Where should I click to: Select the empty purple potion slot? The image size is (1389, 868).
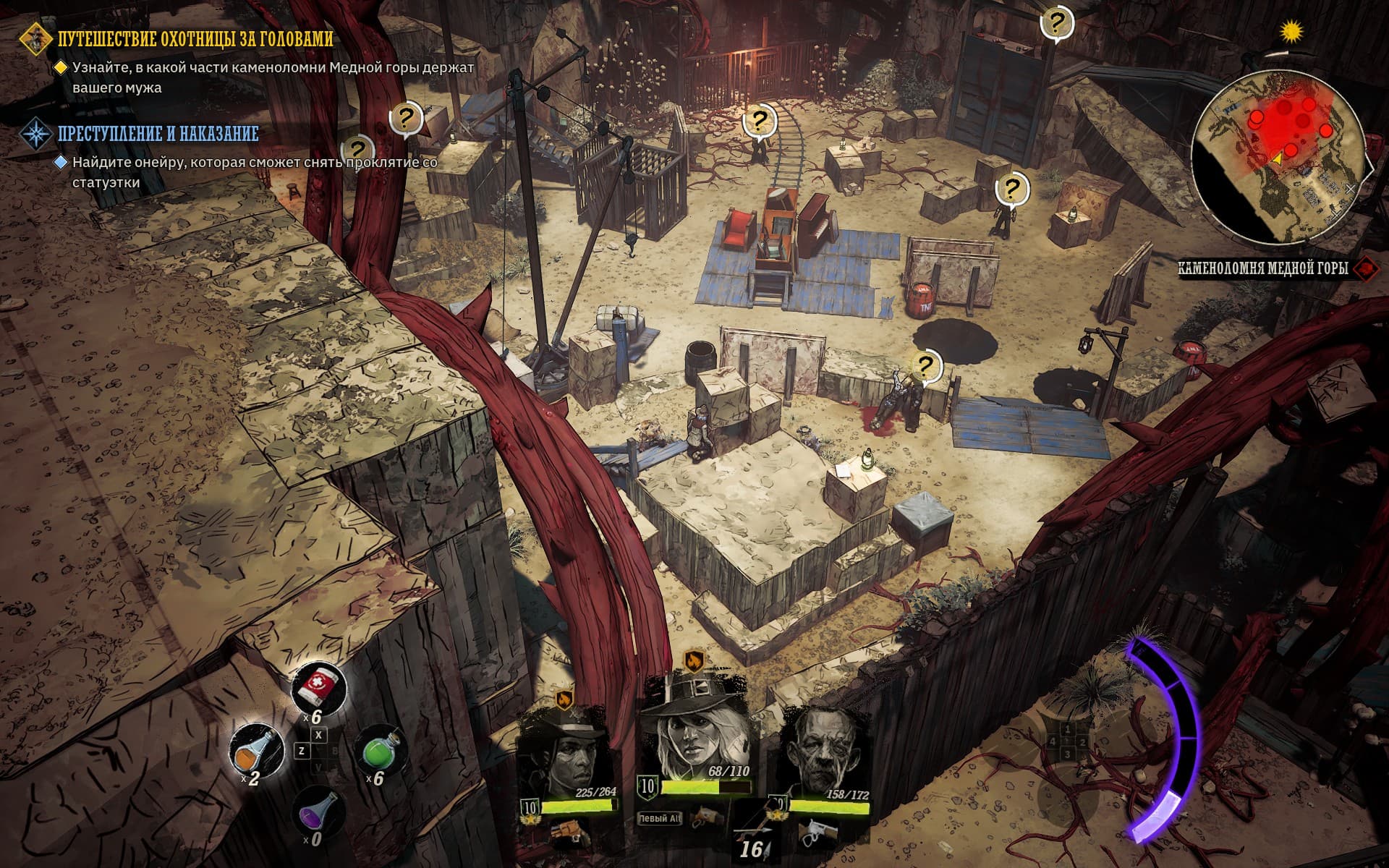pyautogui.click(x=318, y=814)
